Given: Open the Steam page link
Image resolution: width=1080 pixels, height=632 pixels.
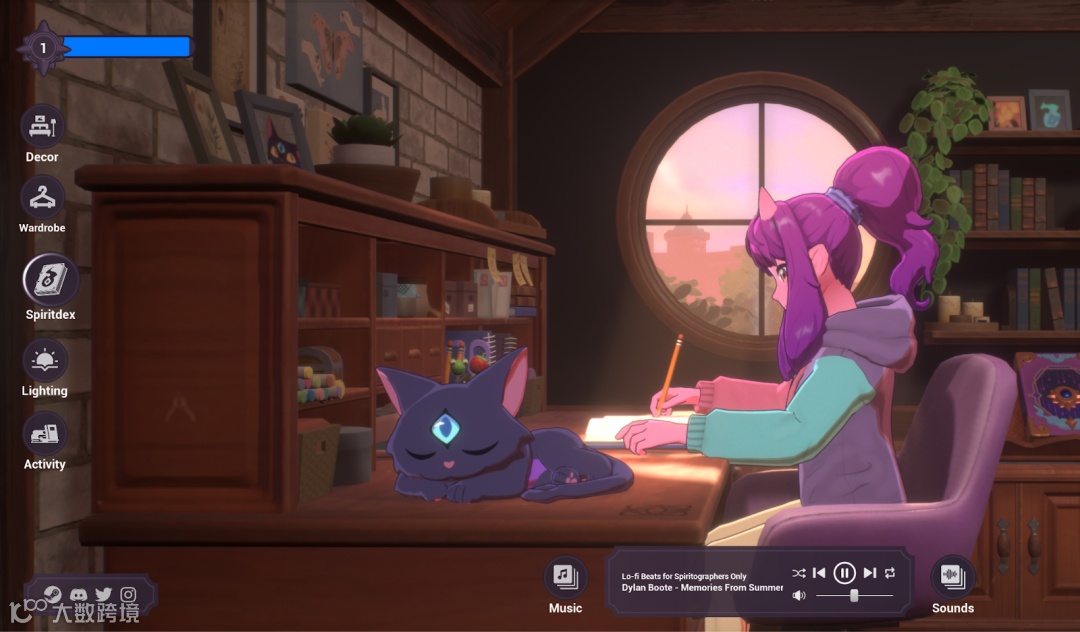Looking at the screenshot, I should pyautogui.click(x=53, y=594).
